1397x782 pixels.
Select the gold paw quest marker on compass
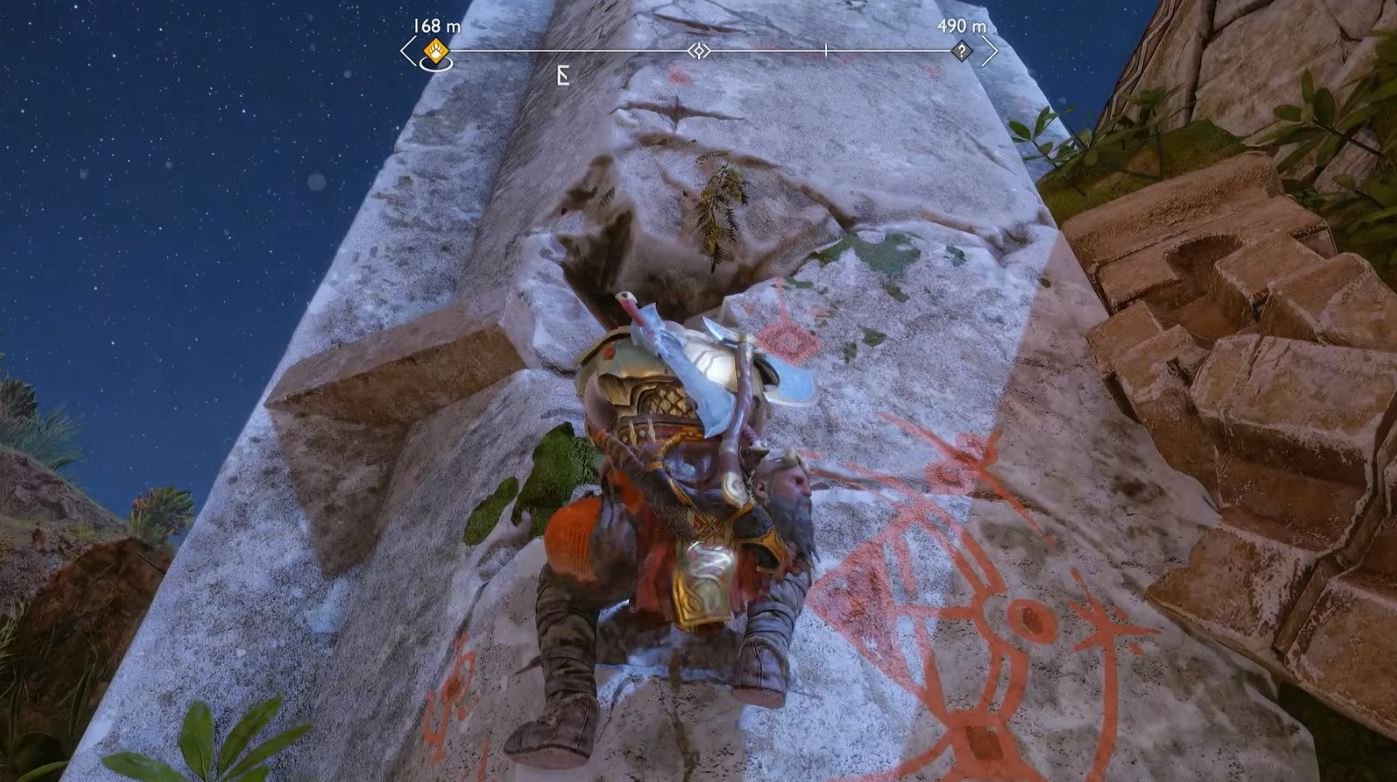[436, 50]
